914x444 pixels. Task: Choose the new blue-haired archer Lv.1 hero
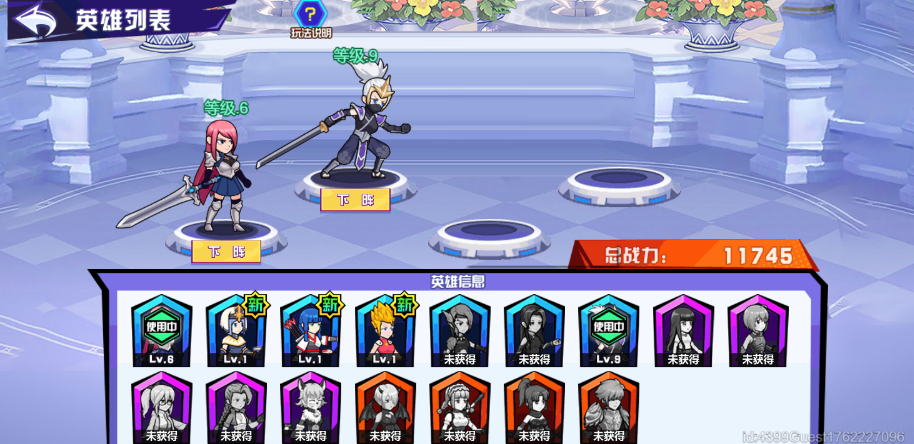[310, 331]
